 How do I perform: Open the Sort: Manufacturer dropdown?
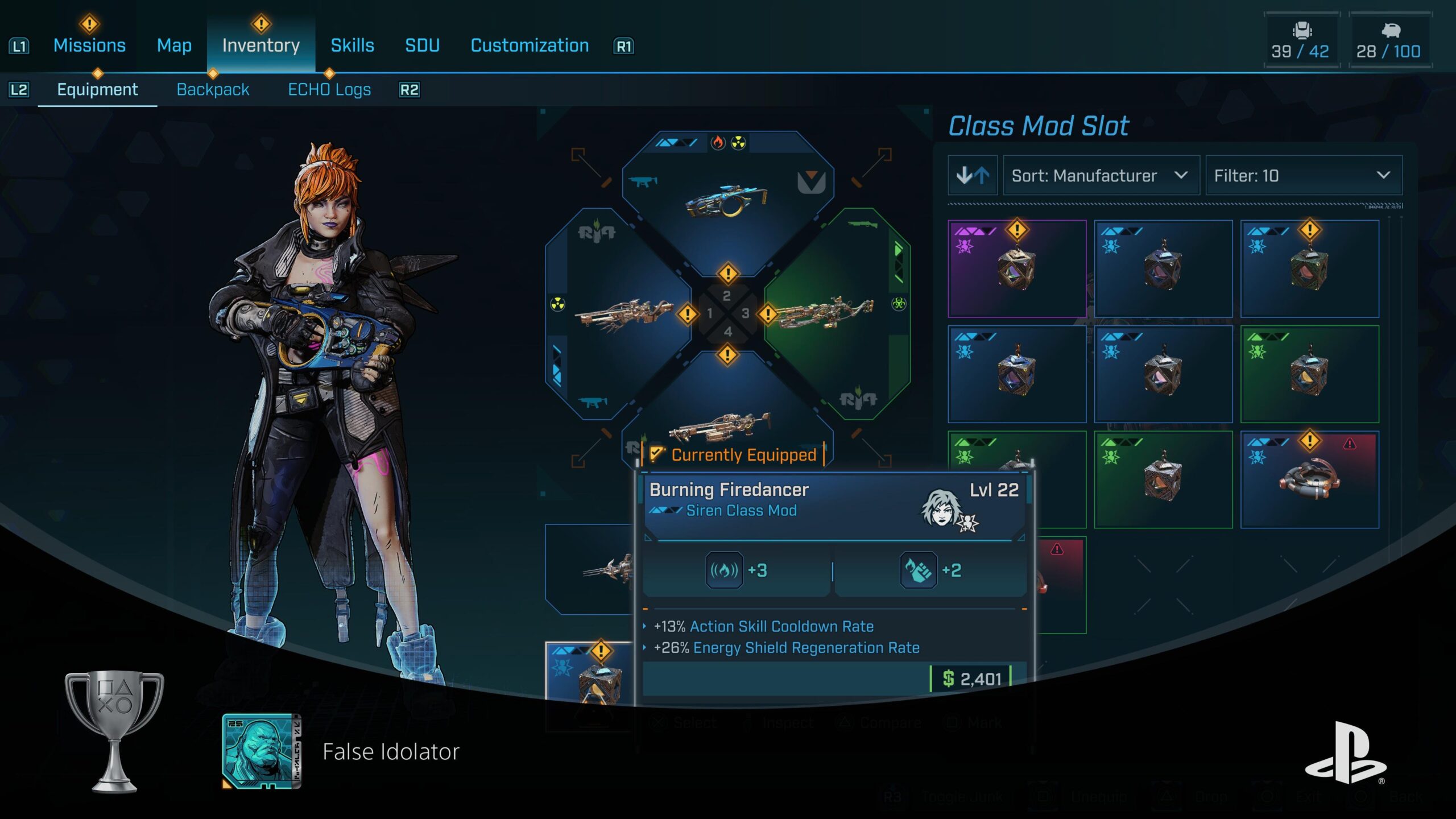click(1101, 176)
